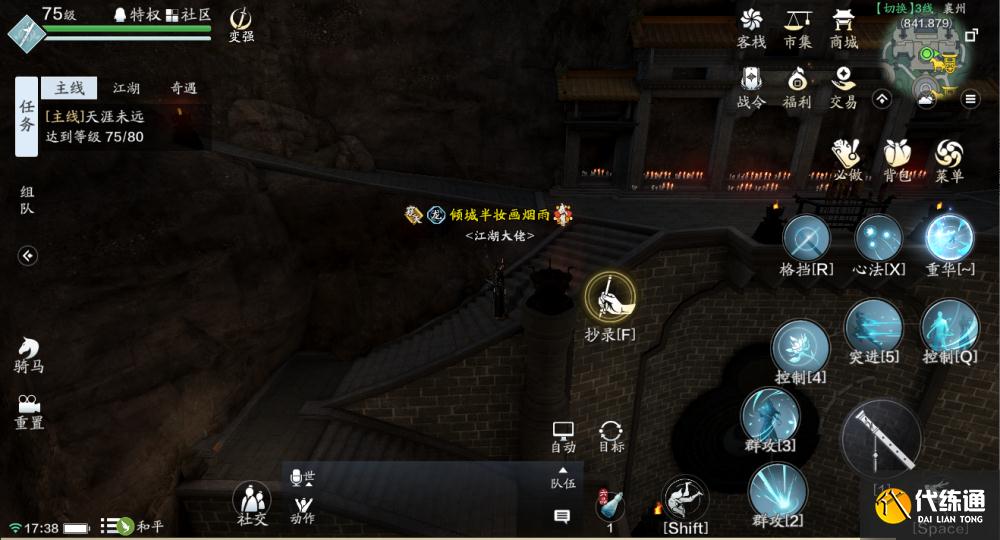Image resolution: width=1000 pixels, height=540 pixels.
Task: Open the 社交 social panel
Action: point(252,500)
